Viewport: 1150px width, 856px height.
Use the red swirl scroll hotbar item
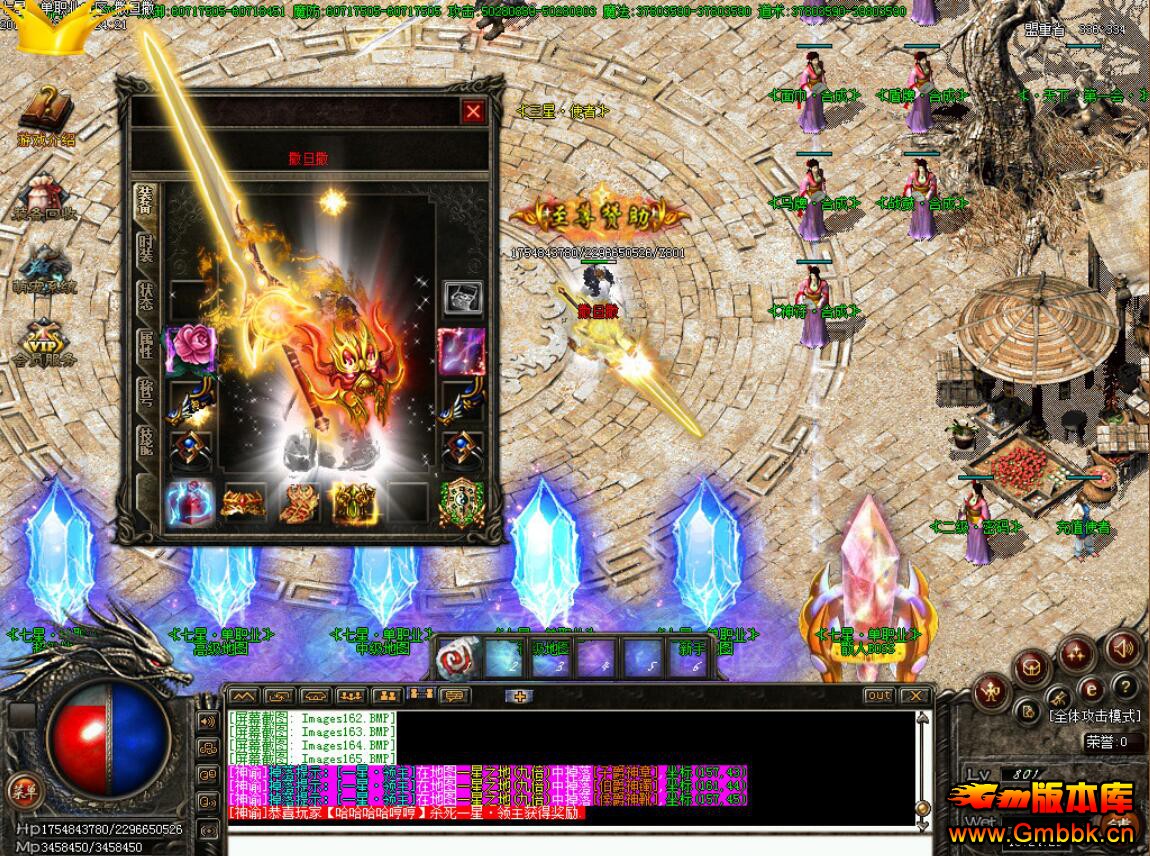[x=455, y=655]
